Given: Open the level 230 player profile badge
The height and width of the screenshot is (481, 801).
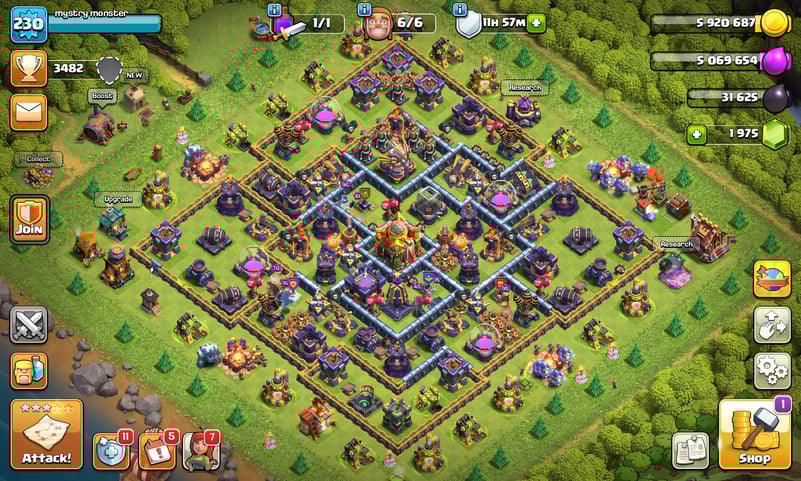Looking at the screenshot, I should click(x=28, y=24).
